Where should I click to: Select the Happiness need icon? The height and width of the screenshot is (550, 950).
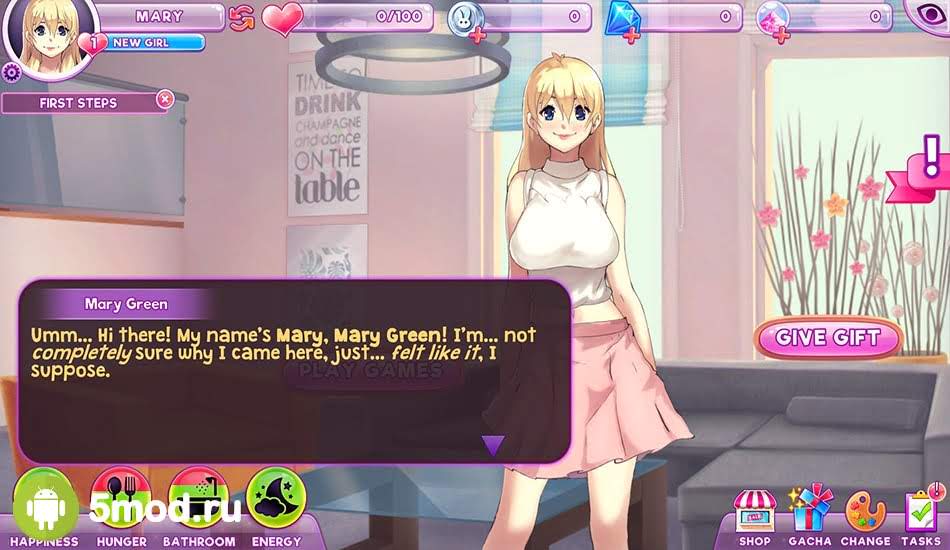click(44, 500)
